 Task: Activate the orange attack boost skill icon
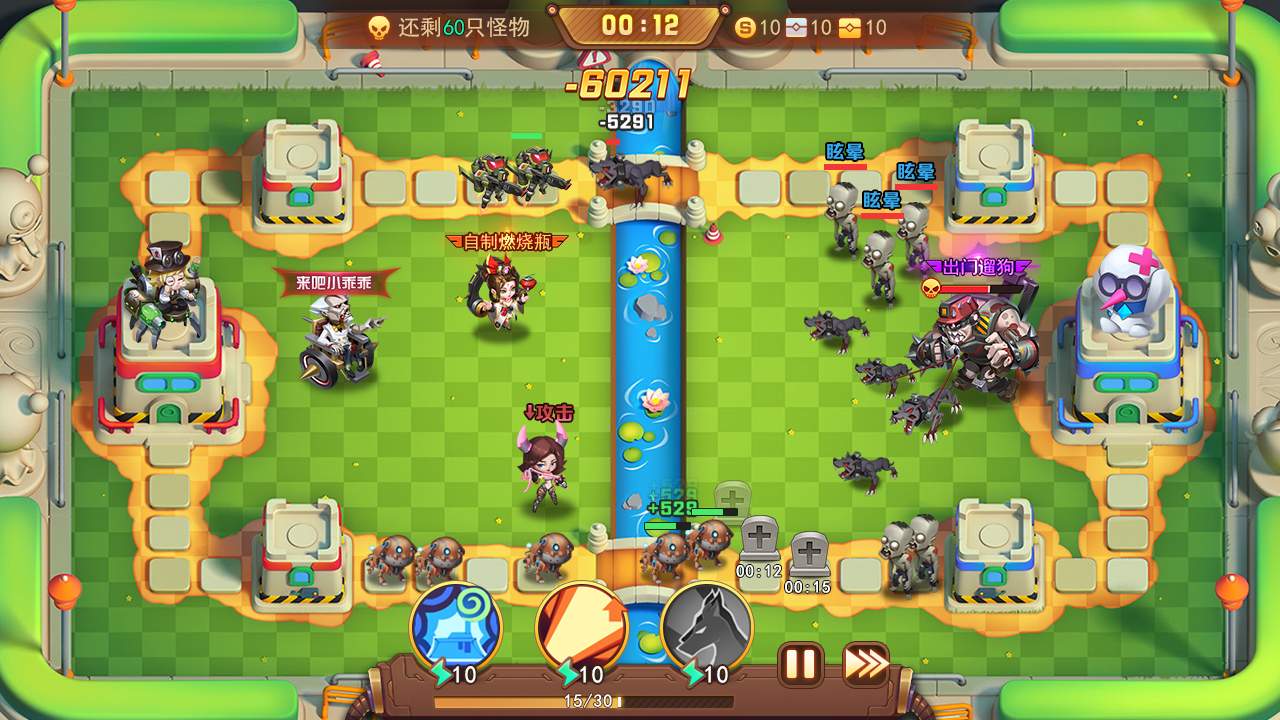(x=582, y=628)
